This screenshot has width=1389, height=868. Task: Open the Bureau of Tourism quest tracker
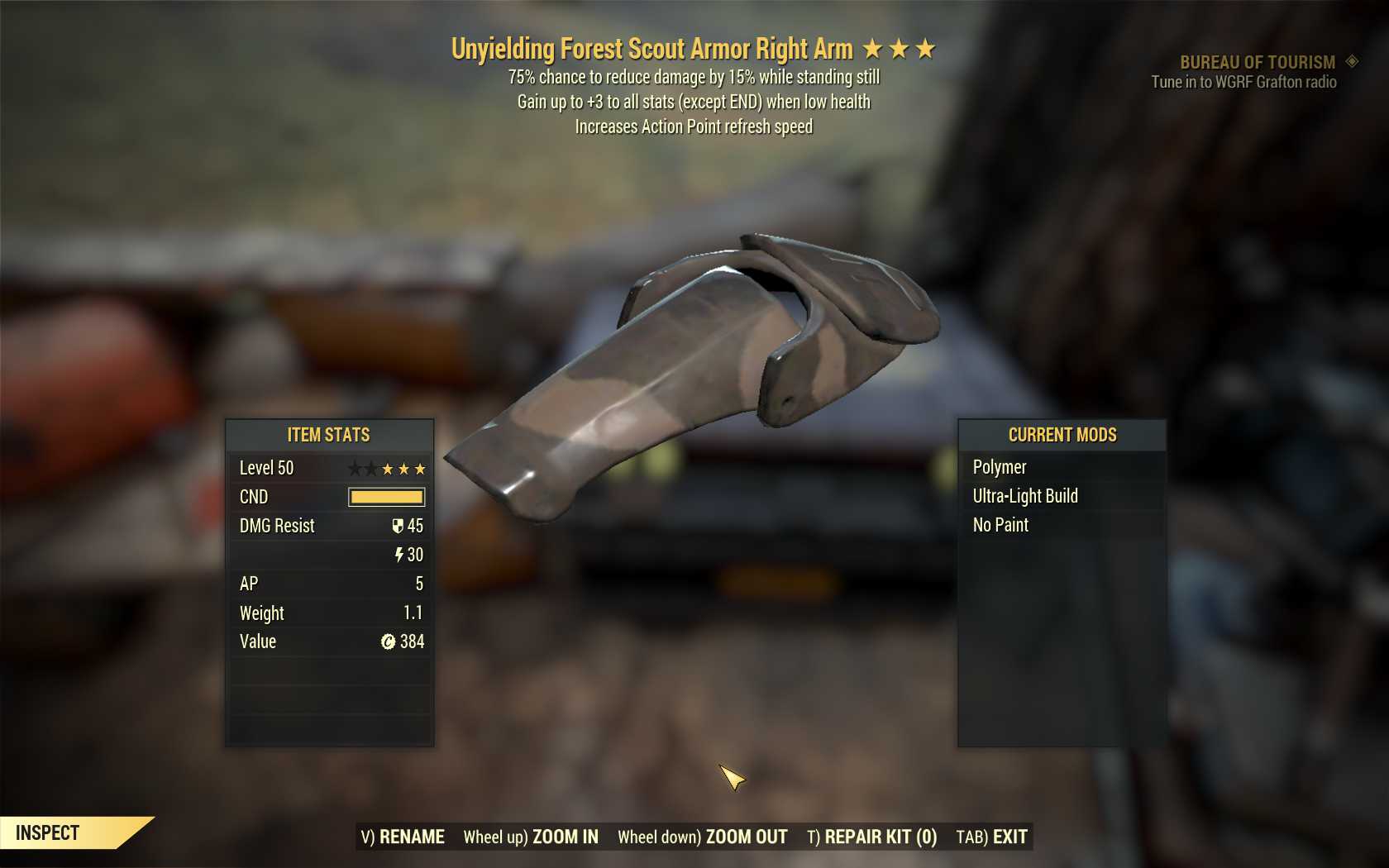click(1257, 62)
